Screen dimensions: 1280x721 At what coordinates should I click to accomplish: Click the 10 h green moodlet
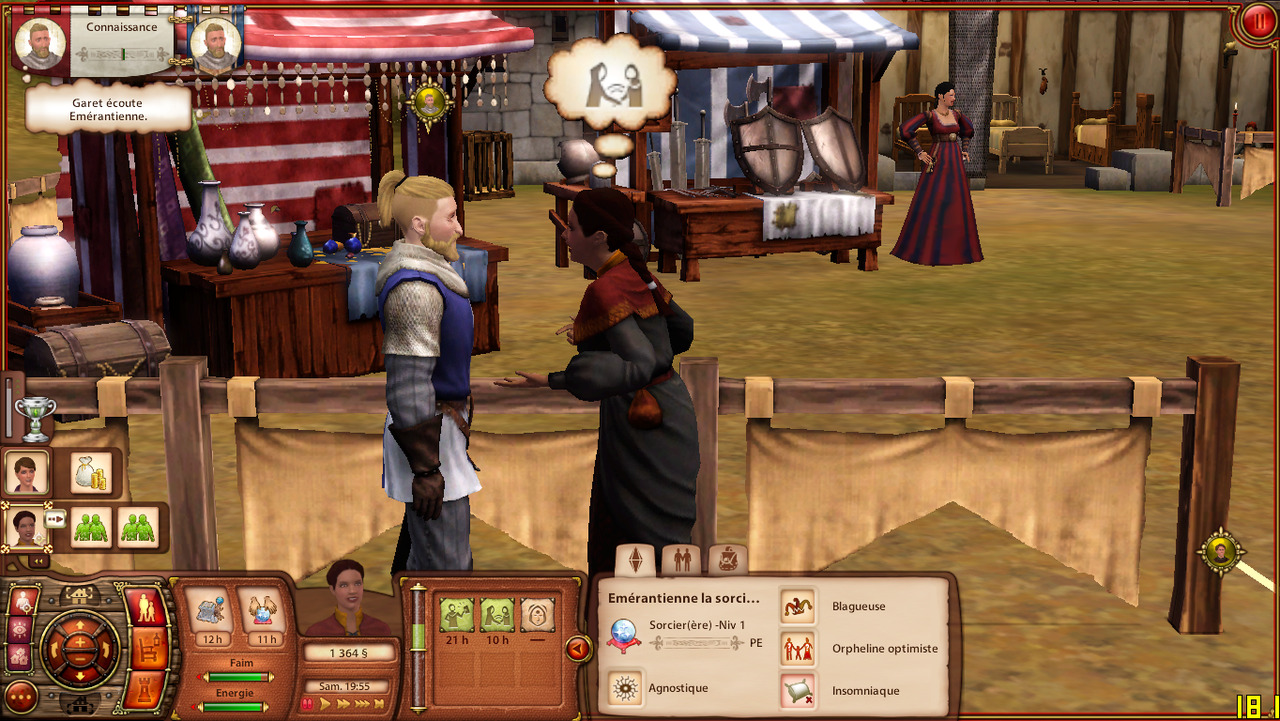[497, 614]
